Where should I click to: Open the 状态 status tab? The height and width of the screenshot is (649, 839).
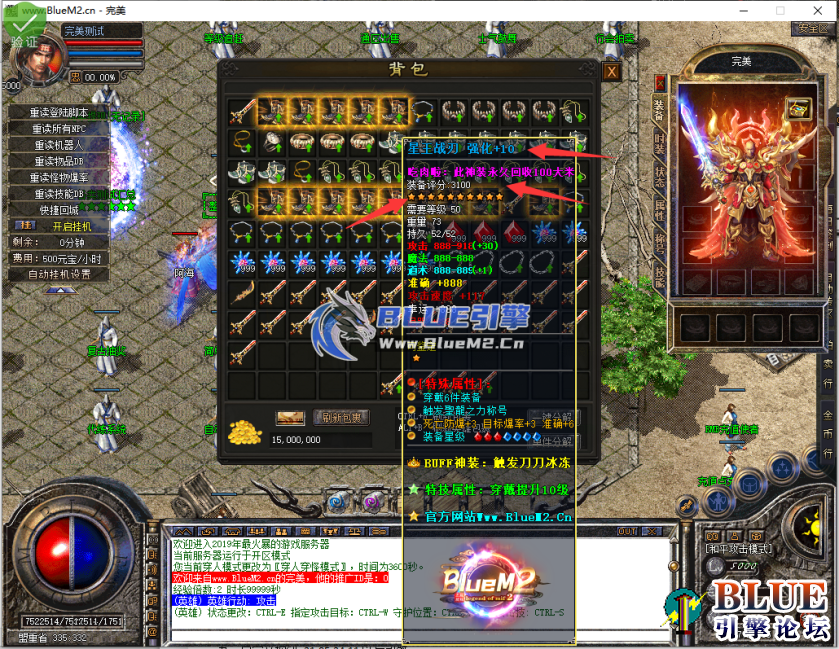coord(659,174)
